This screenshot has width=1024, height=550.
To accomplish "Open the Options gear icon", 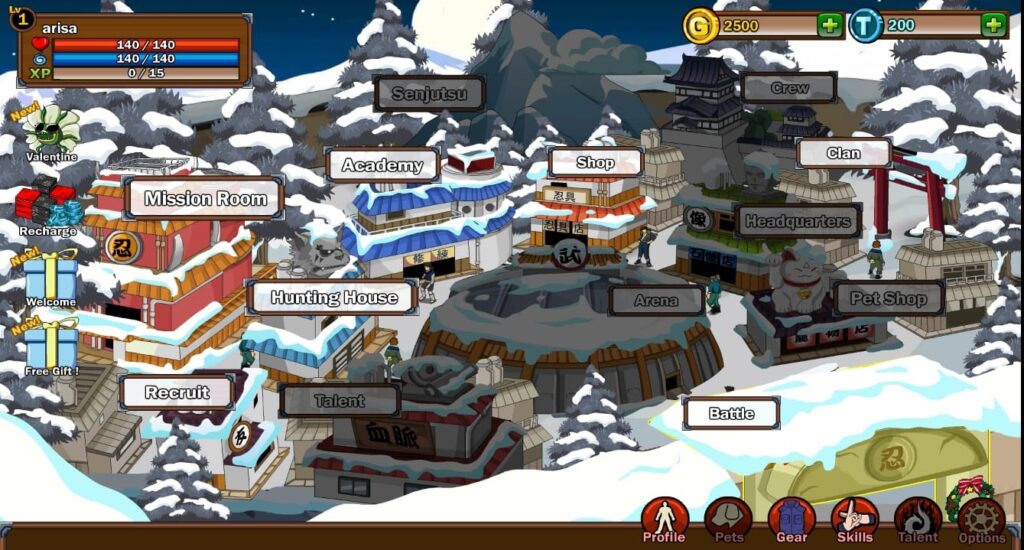I will pos(981,519).
